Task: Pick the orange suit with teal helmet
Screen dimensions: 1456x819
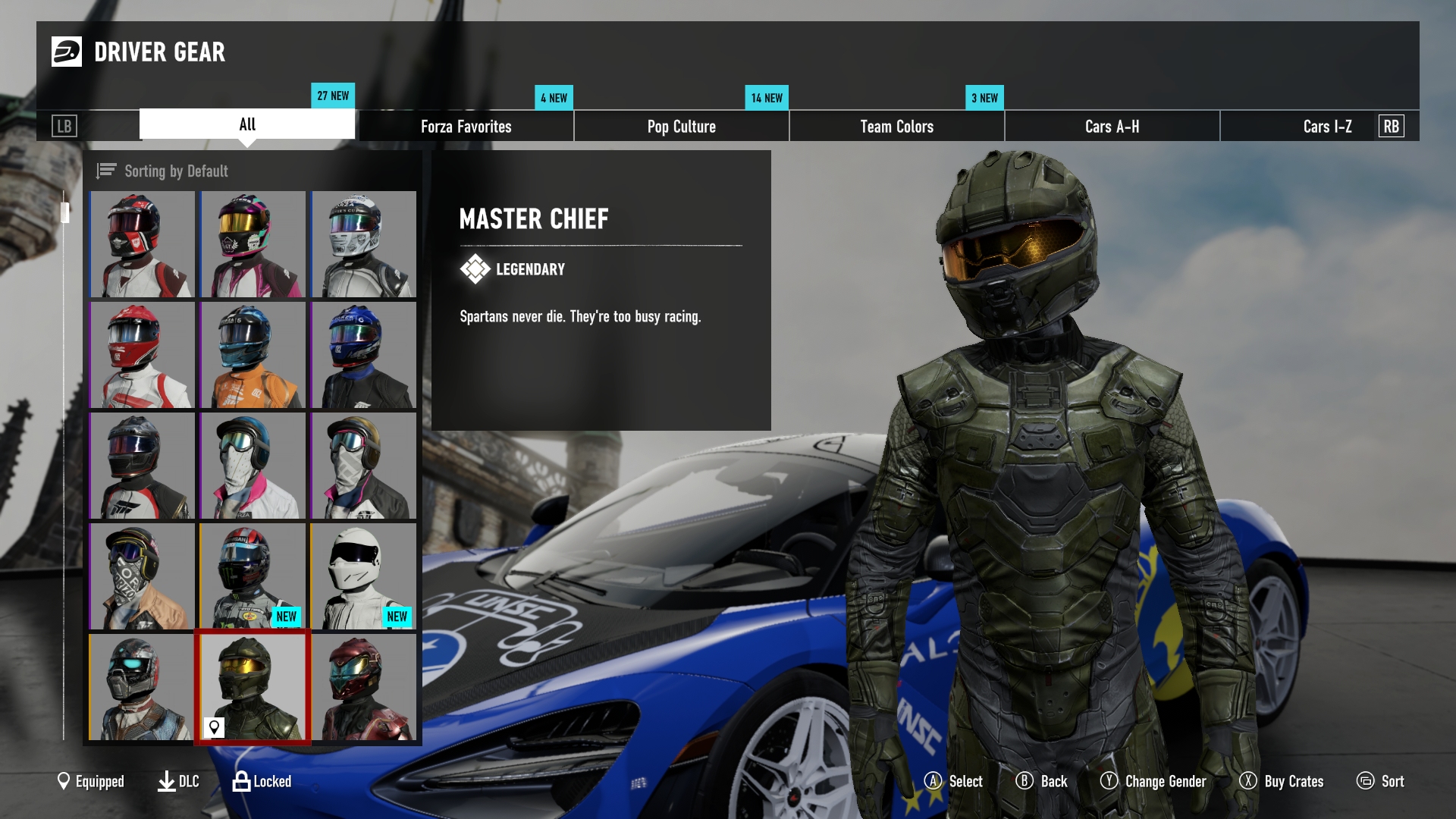Action: pos(253,355)
